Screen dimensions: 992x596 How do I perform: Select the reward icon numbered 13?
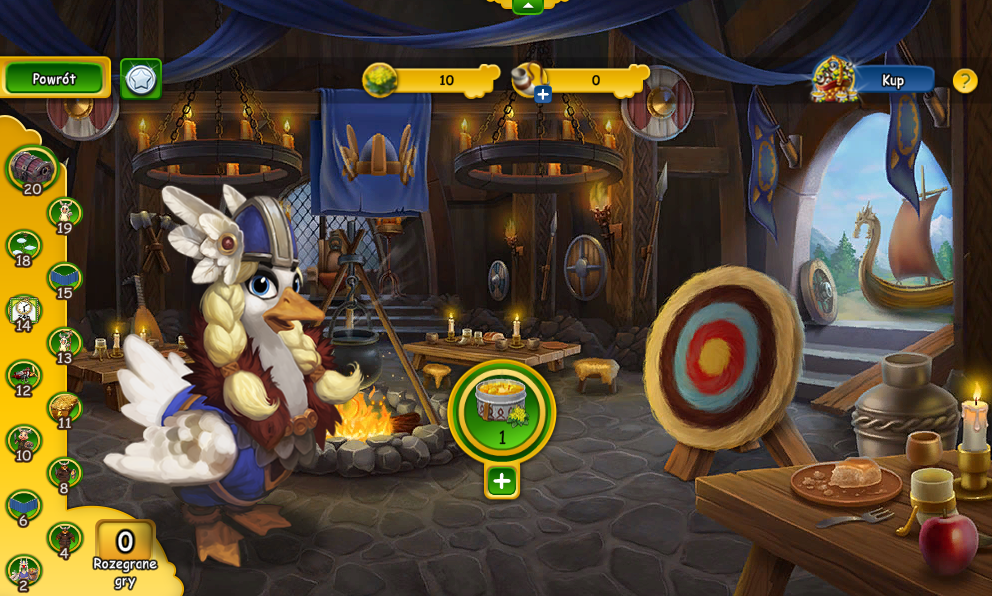pyautogui.click(x=65, y=343)
